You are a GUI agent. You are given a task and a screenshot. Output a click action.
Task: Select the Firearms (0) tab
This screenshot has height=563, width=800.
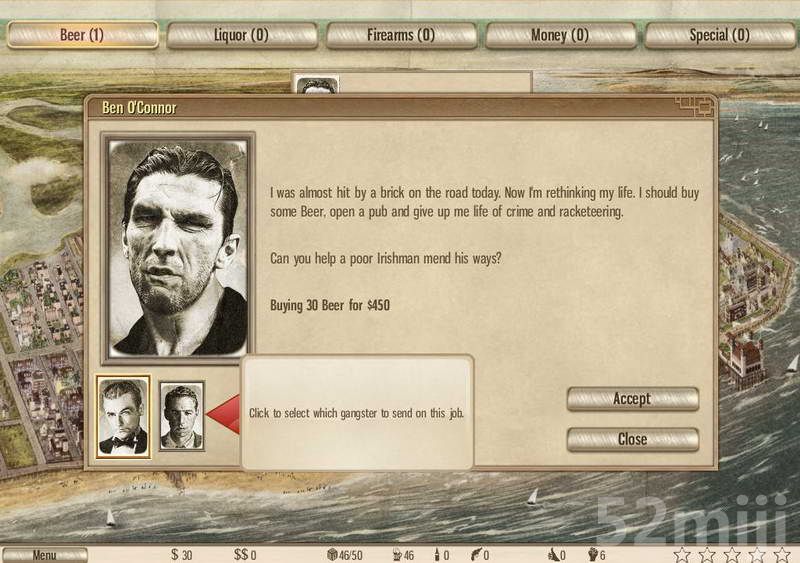[400, 35]
